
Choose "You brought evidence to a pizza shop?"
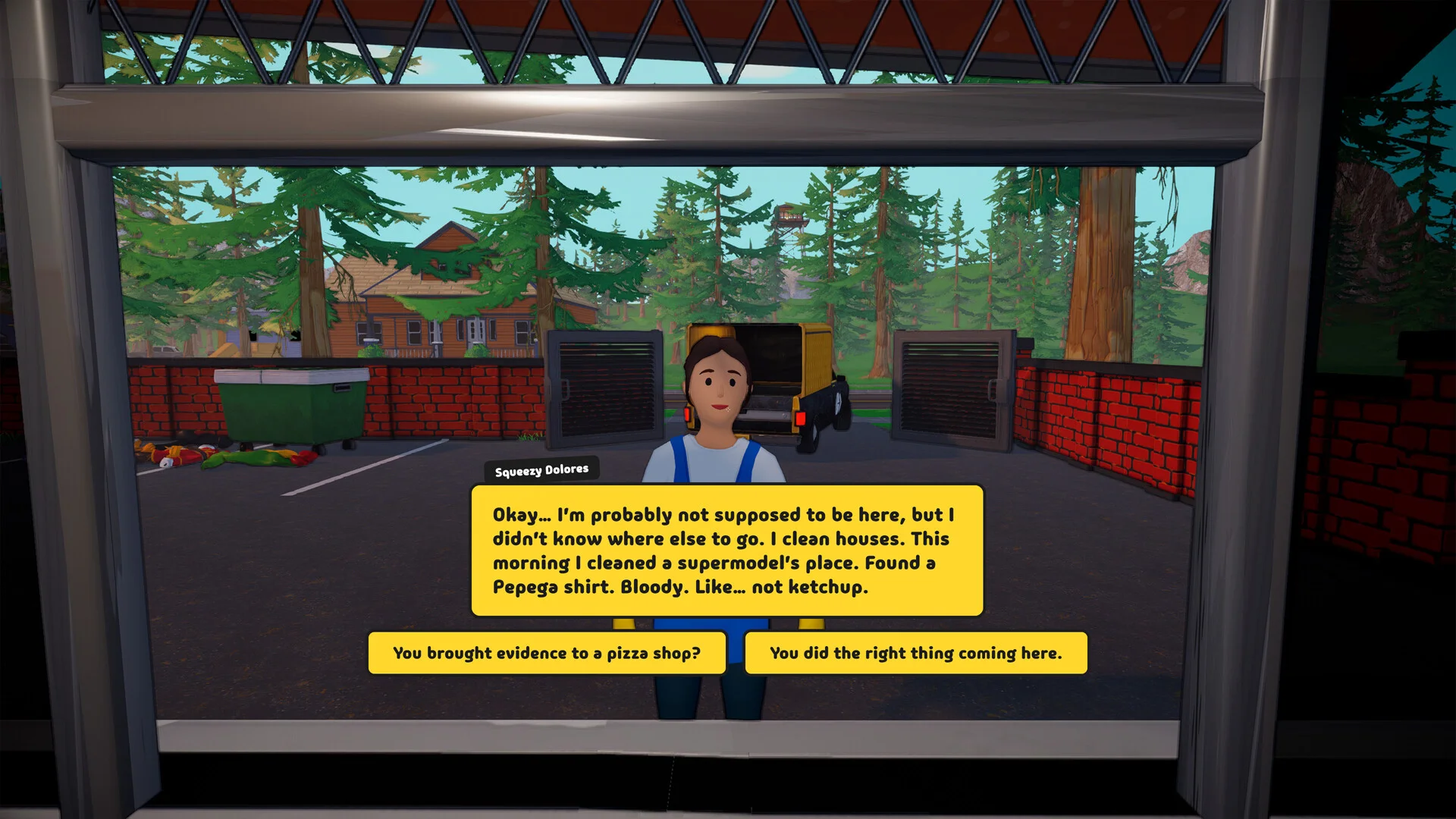[x=547, y=653]
